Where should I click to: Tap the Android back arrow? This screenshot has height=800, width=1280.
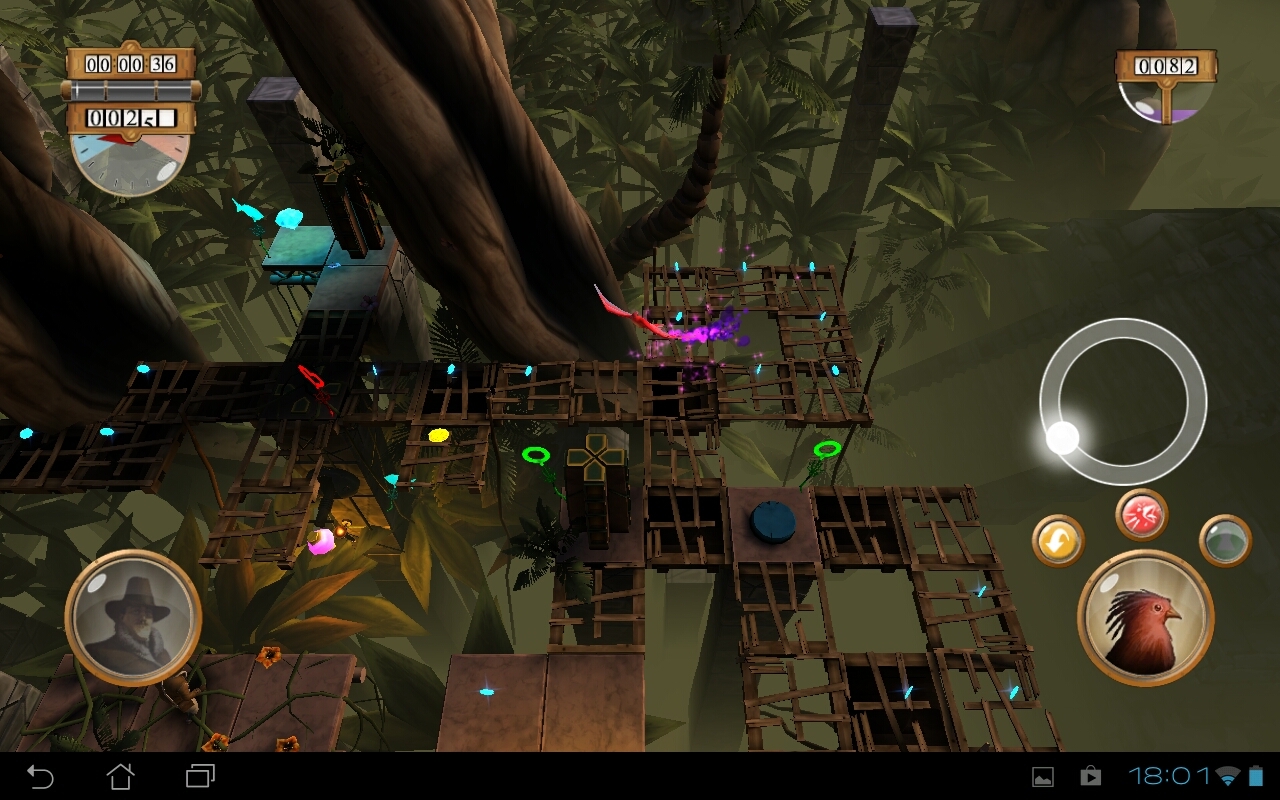40,776
